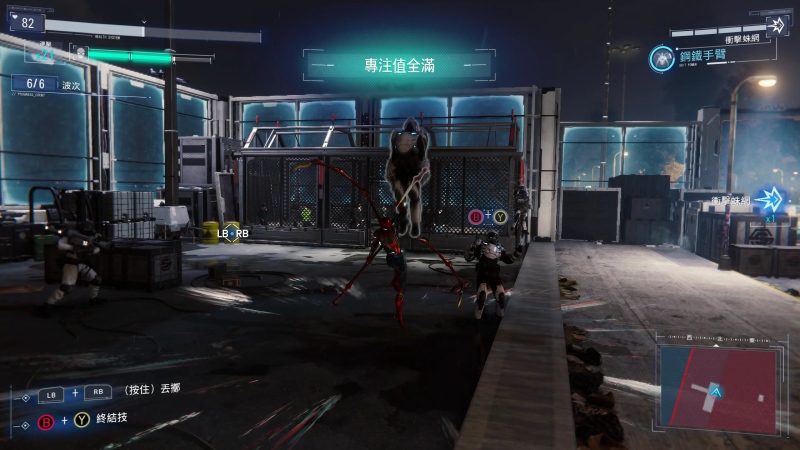Activate the Iron Arms suit power icon
800x450 pixels.
coord(661,58)
